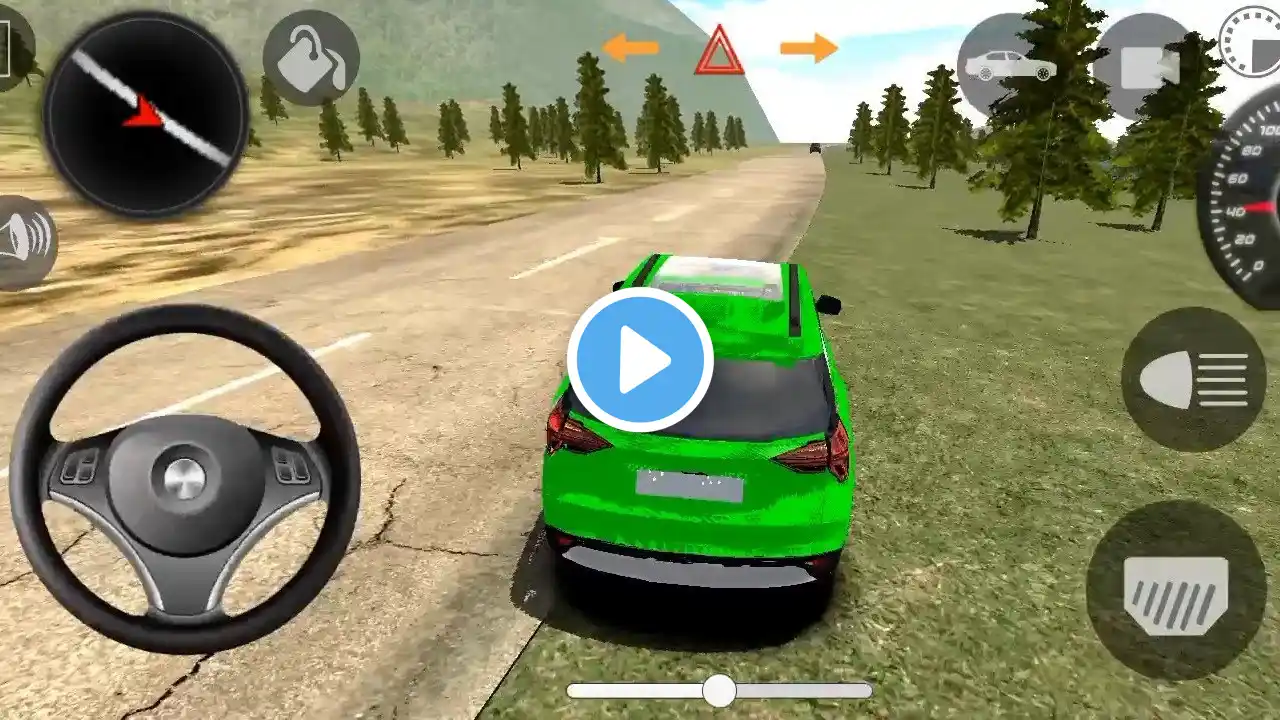Click the compass minimap
Viewport: 1280px width, 720px height.
click(145, 115)
